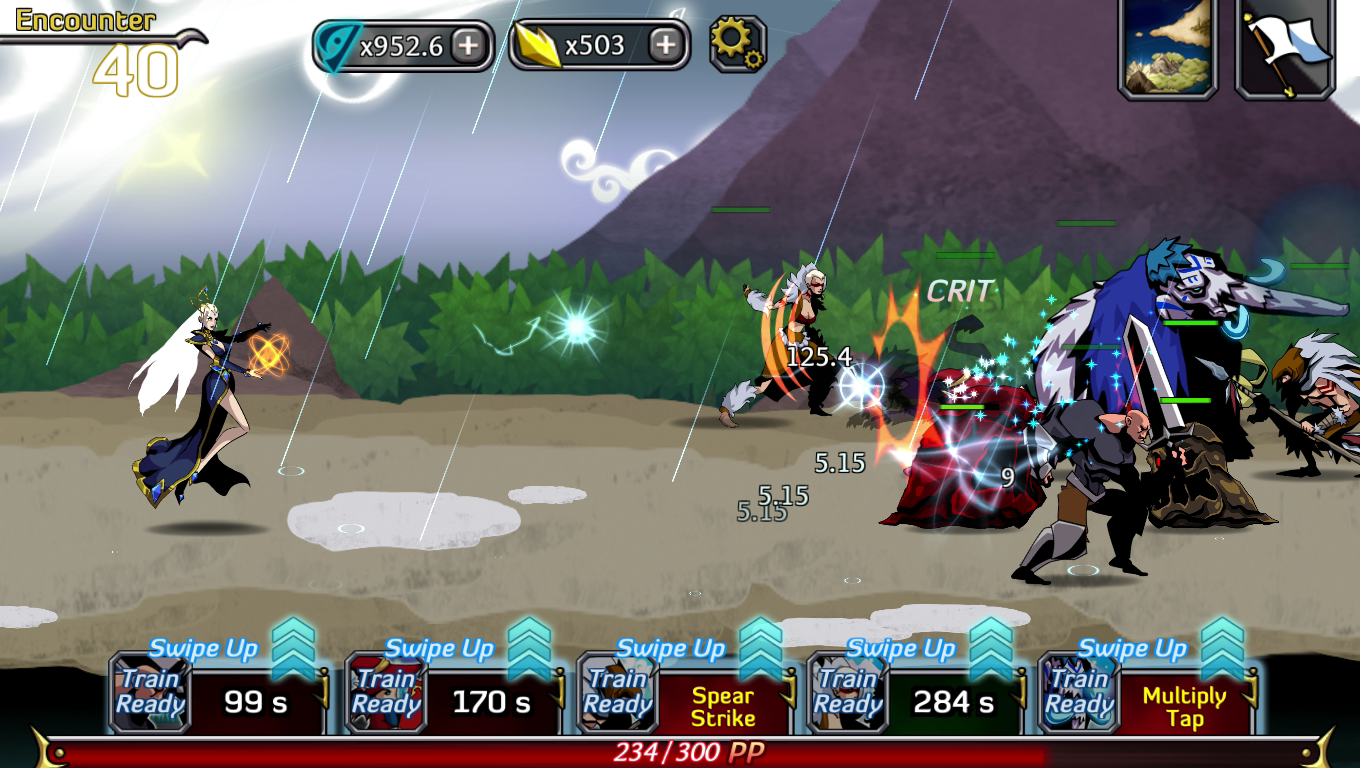1360x768 pixels.
Task: Activate the Spear Strike skill
Action: [x=722, y=706]
